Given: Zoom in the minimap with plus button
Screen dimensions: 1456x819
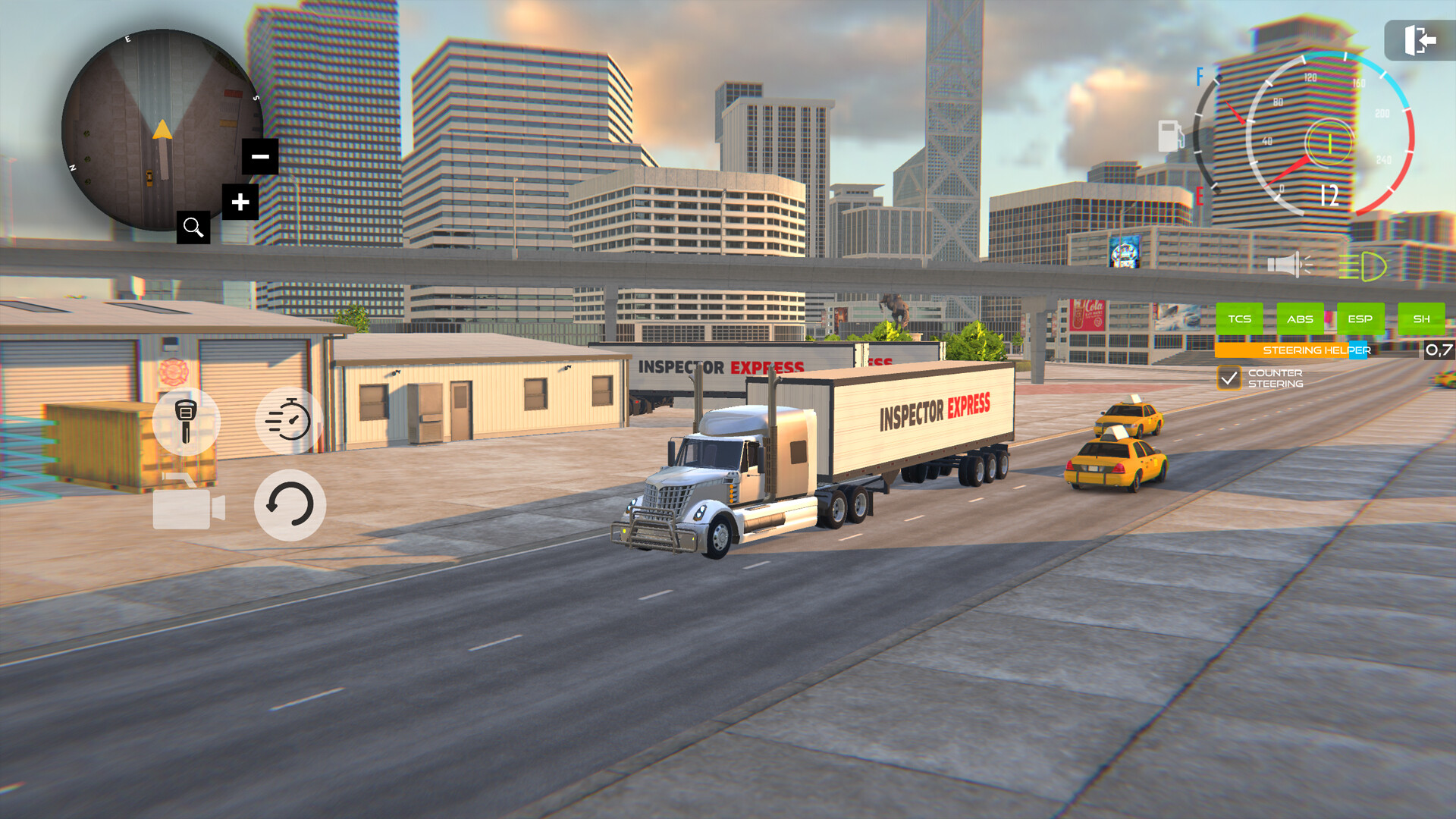Looking at the screenshot, I should [x=241, y=202].
